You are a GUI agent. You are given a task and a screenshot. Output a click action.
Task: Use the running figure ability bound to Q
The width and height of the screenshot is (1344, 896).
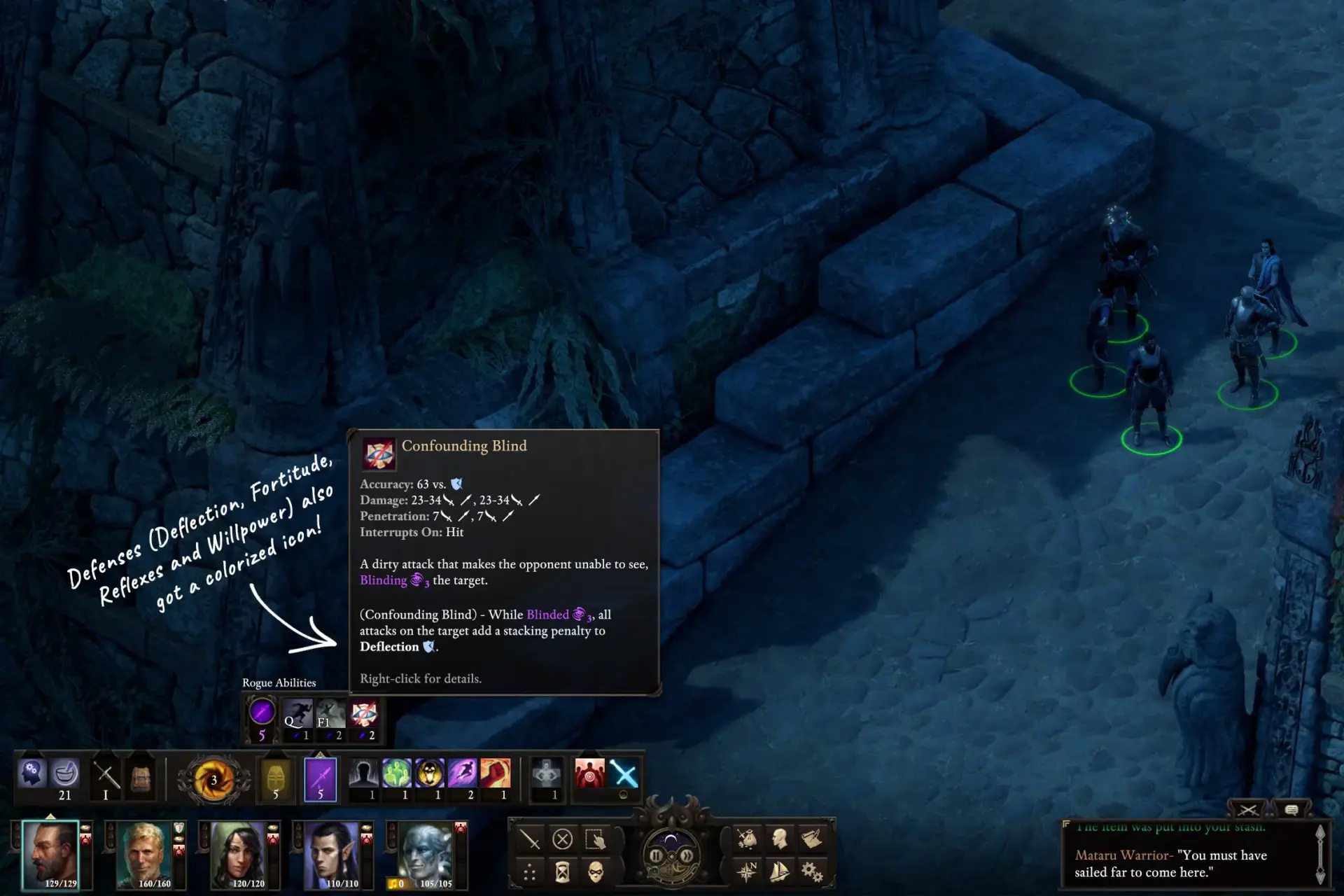(297, 715)
